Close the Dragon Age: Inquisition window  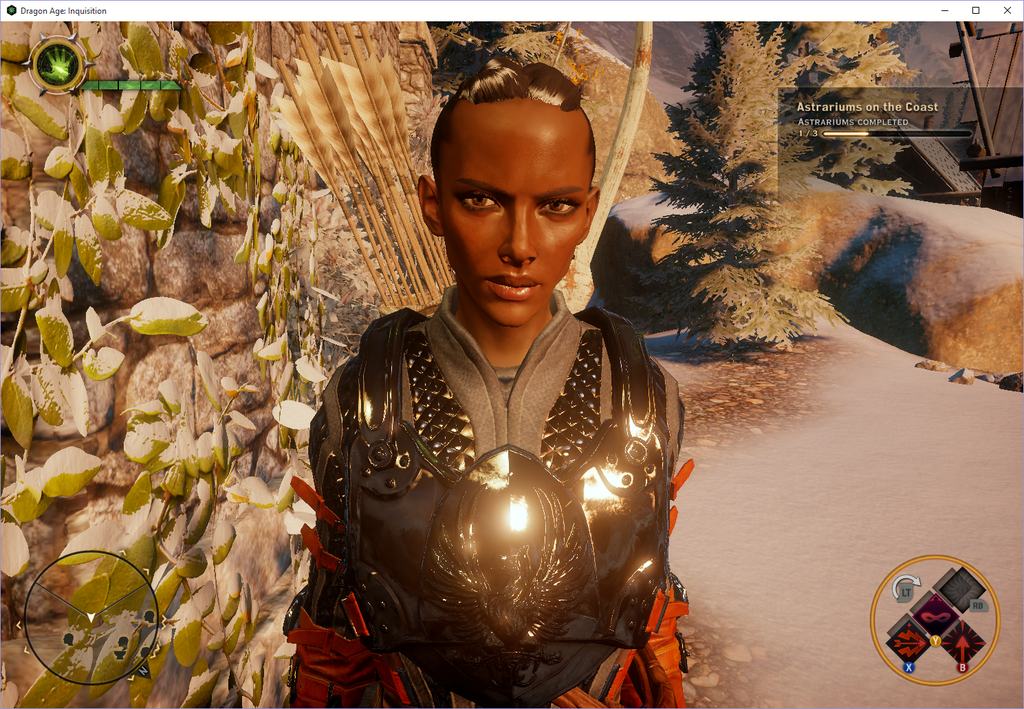1006,10
